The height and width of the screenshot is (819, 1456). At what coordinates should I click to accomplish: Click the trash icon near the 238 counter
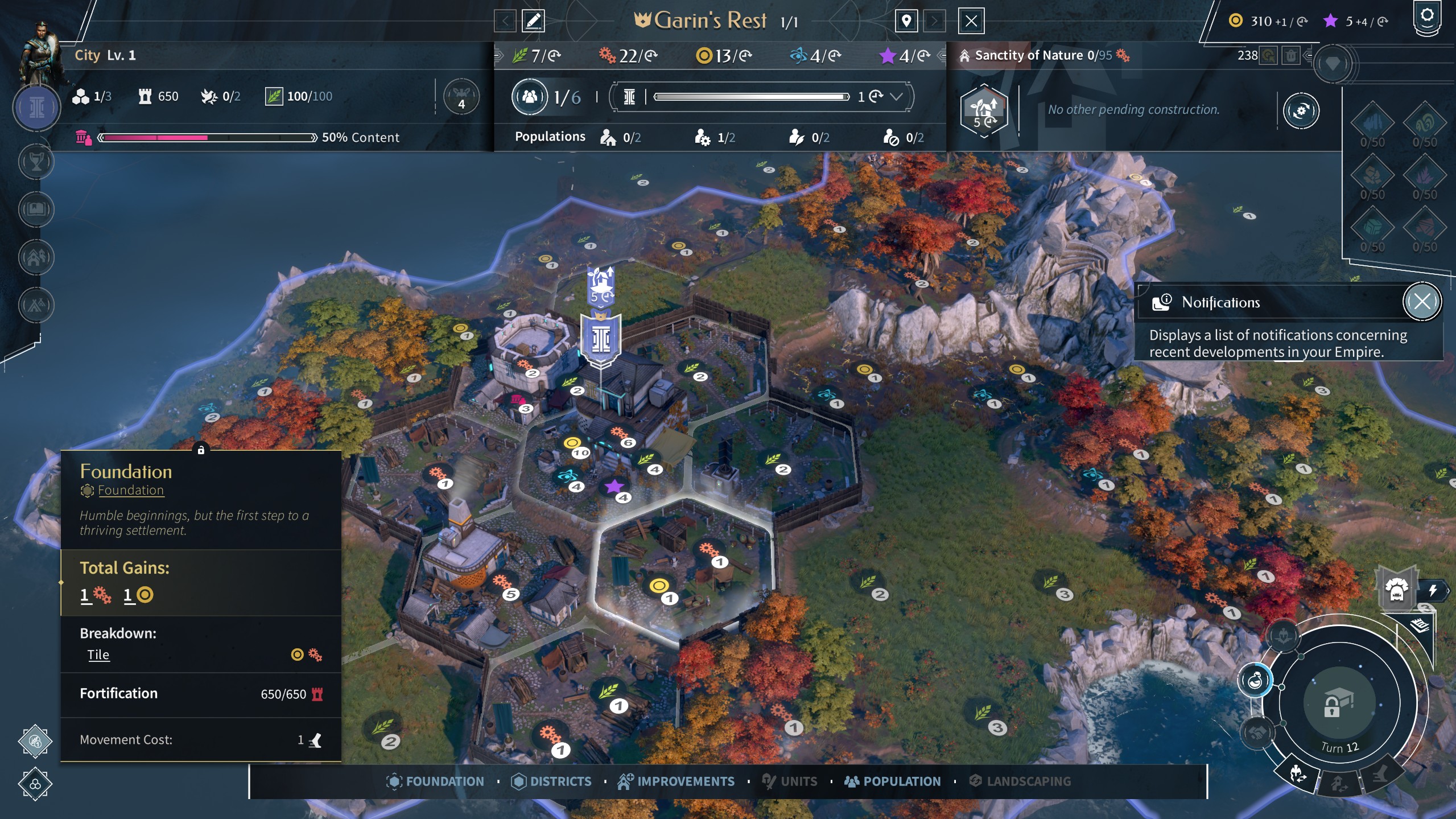[1292, 55]
